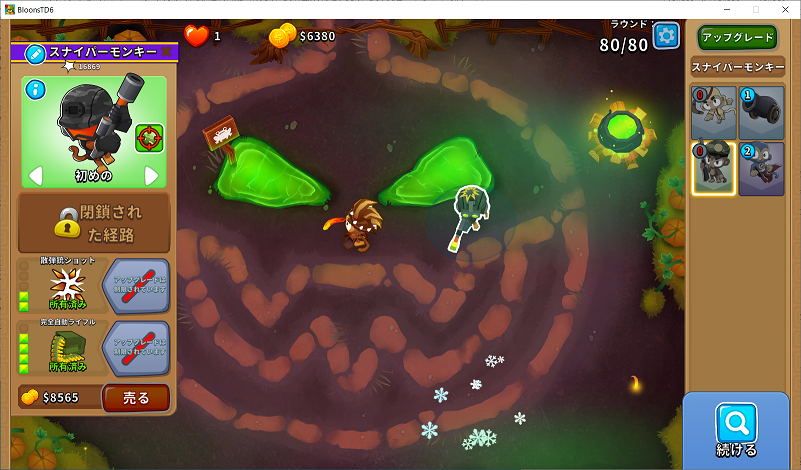Click the red crosshair target priority icon
Viewport: 801px width, 470px height.
(149, 137)
